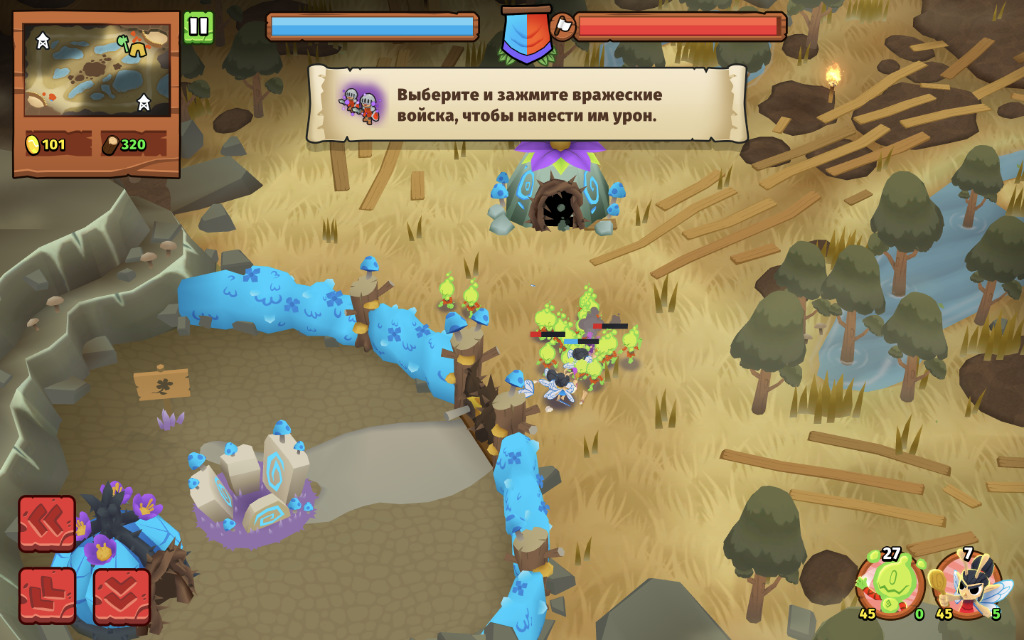Pause the game with the green button
Screen dimensions: 1024x640
198,27
